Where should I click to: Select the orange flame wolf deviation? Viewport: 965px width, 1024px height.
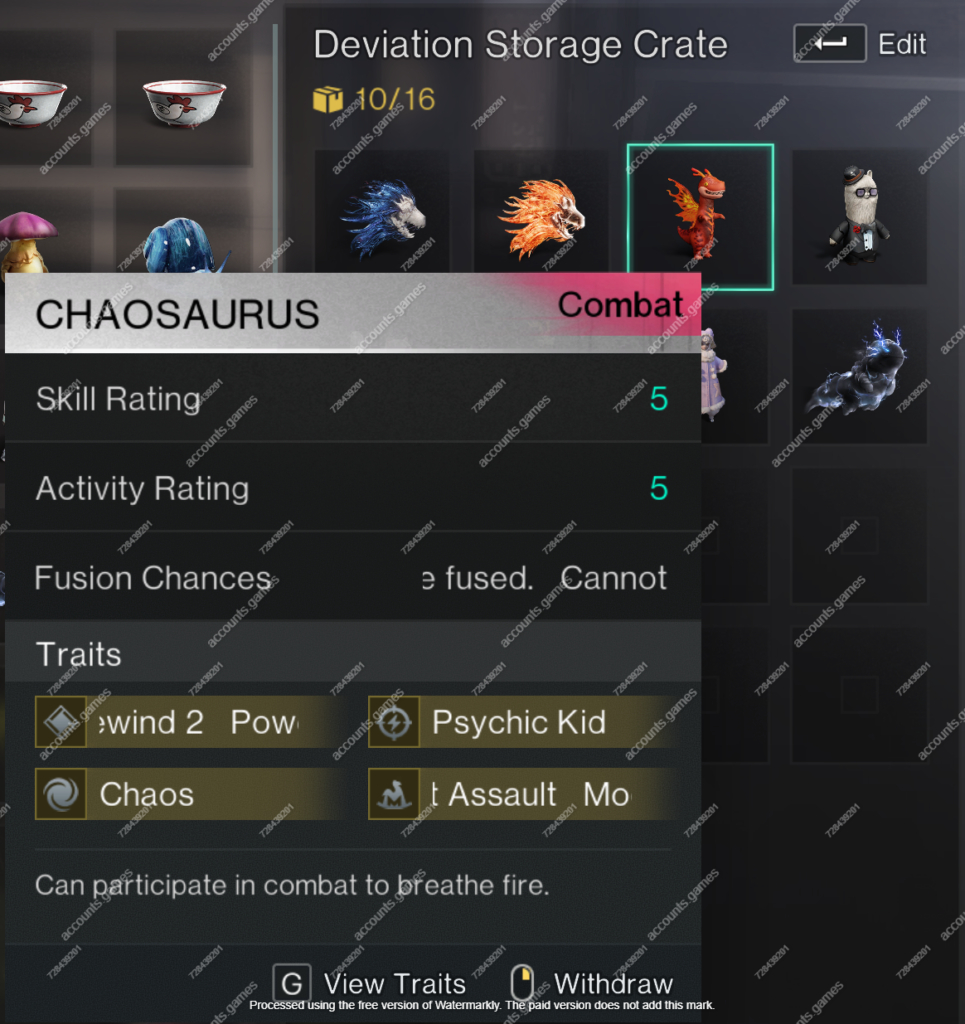point(541,218)
